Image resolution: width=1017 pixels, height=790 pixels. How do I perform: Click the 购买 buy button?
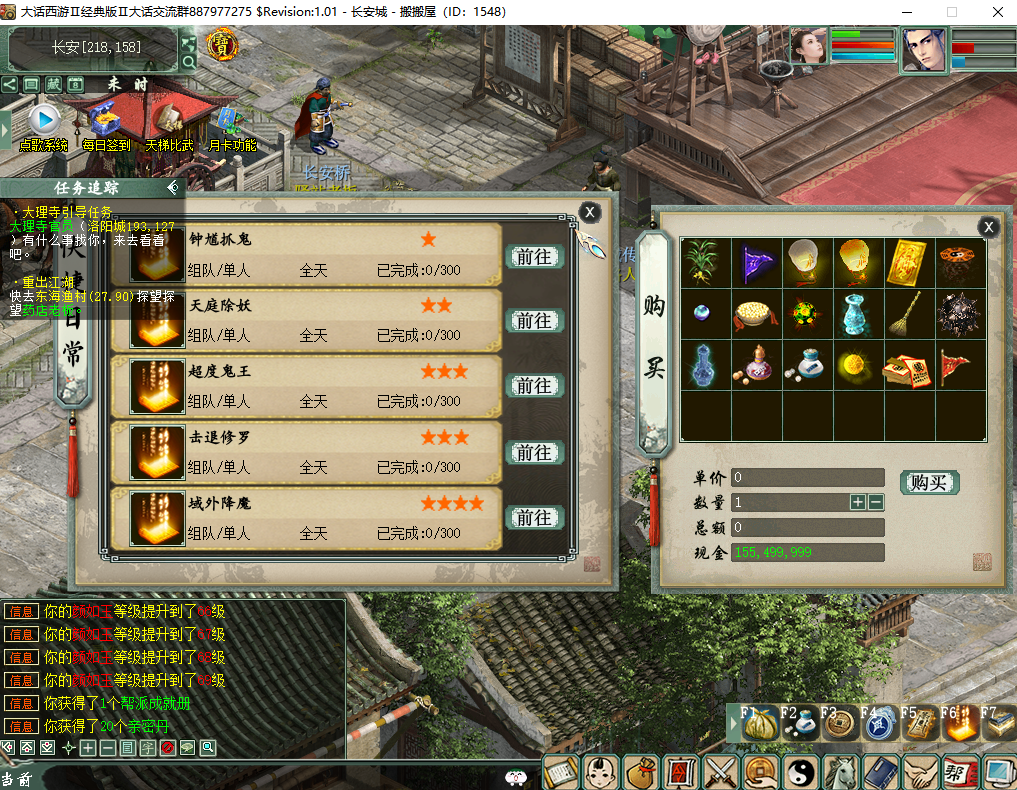[x=928, y=482]
